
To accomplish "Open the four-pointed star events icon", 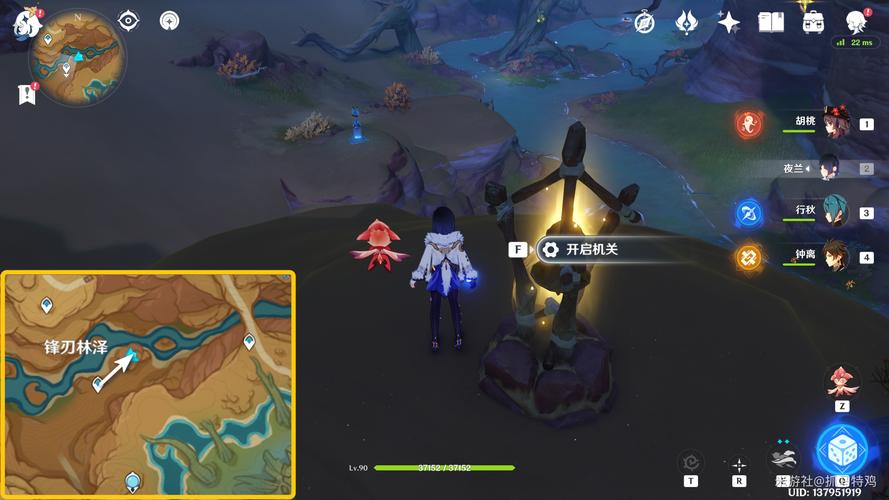I will pyautogui.click(x=729, y=22).
